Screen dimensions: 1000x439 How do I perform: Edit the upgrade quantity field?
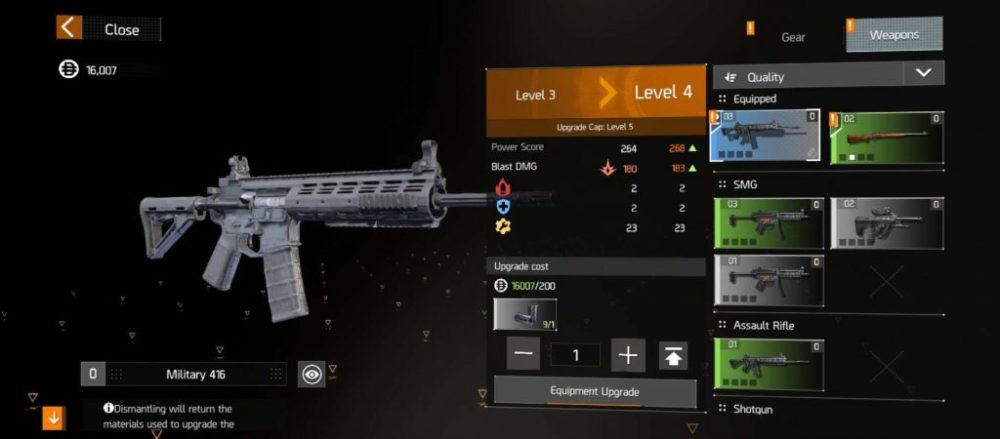pos(574,355)
